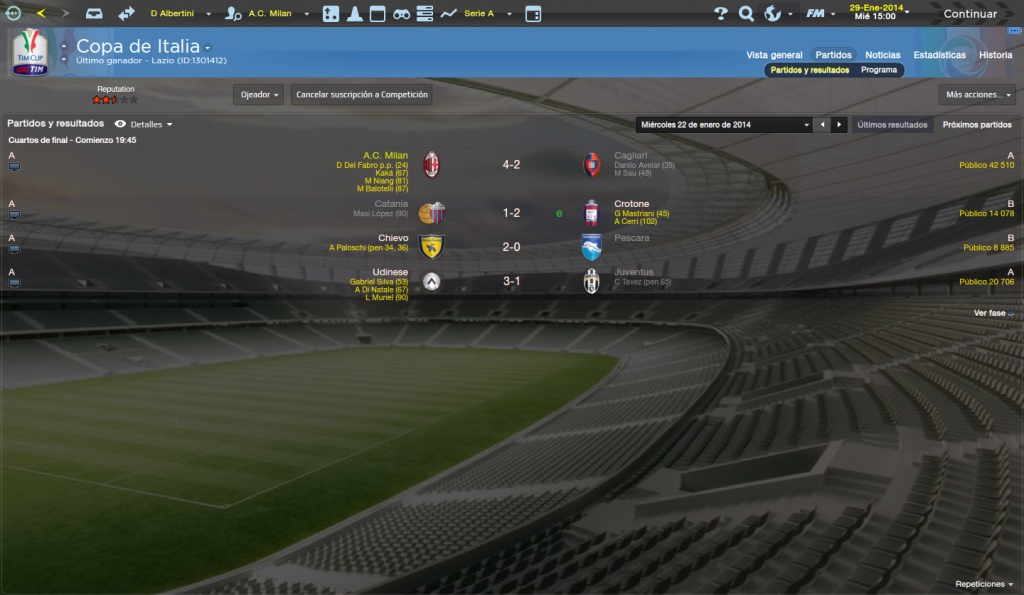
Task: Open the Más acciones menu
Action: (978, 95)
